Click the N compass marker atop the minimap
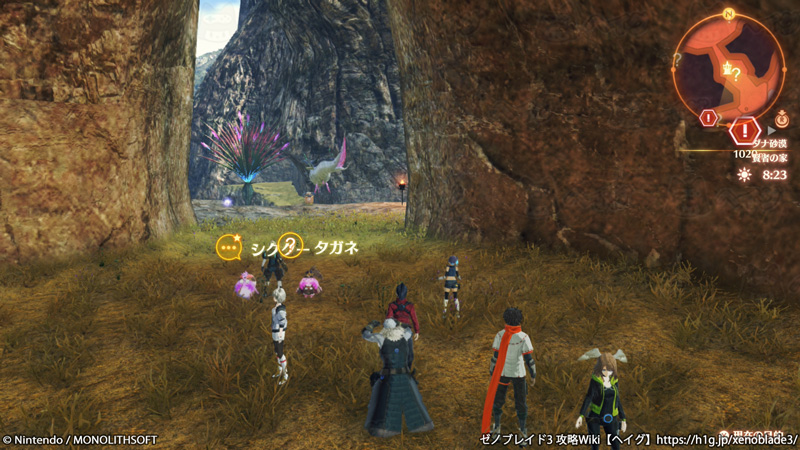The height and width of the screenshot is (450, 800). (x=729, y=15)
